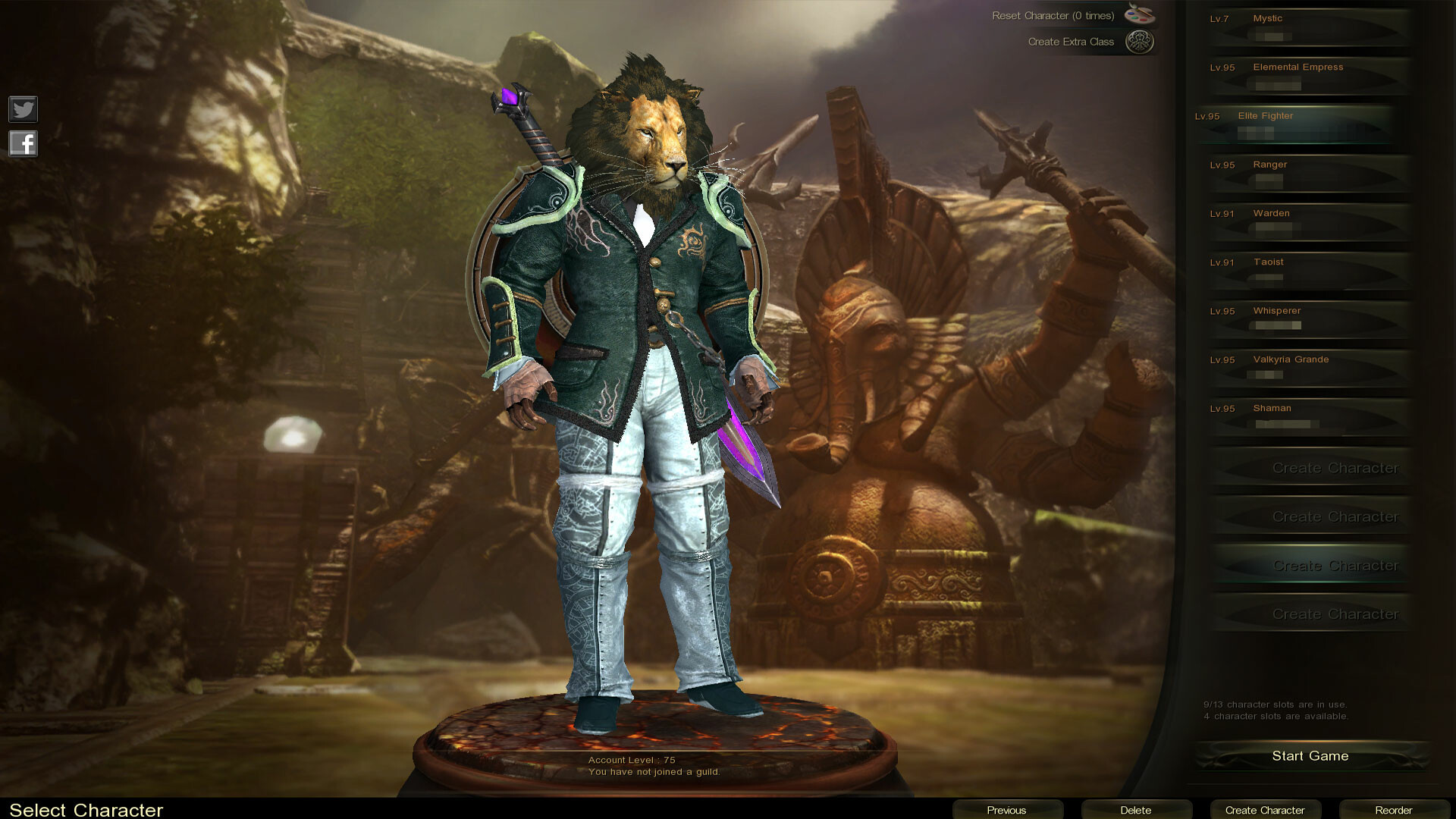Select the Lv.95 Shaman character
Screen dimensions: 1456x819
1308,416
